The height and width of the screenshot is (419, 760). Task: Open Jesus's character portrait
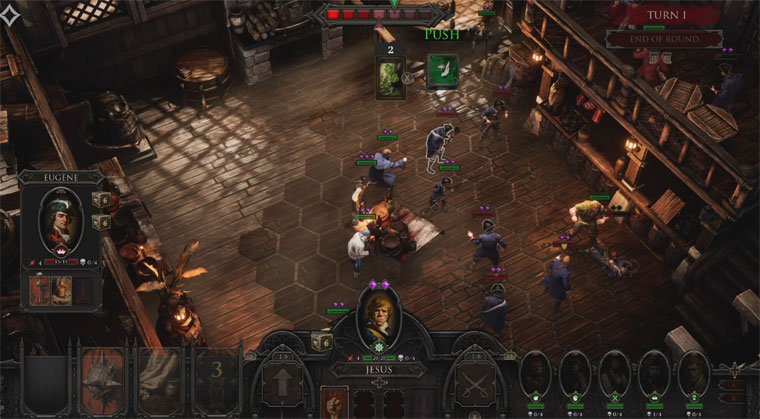(380, 316)
